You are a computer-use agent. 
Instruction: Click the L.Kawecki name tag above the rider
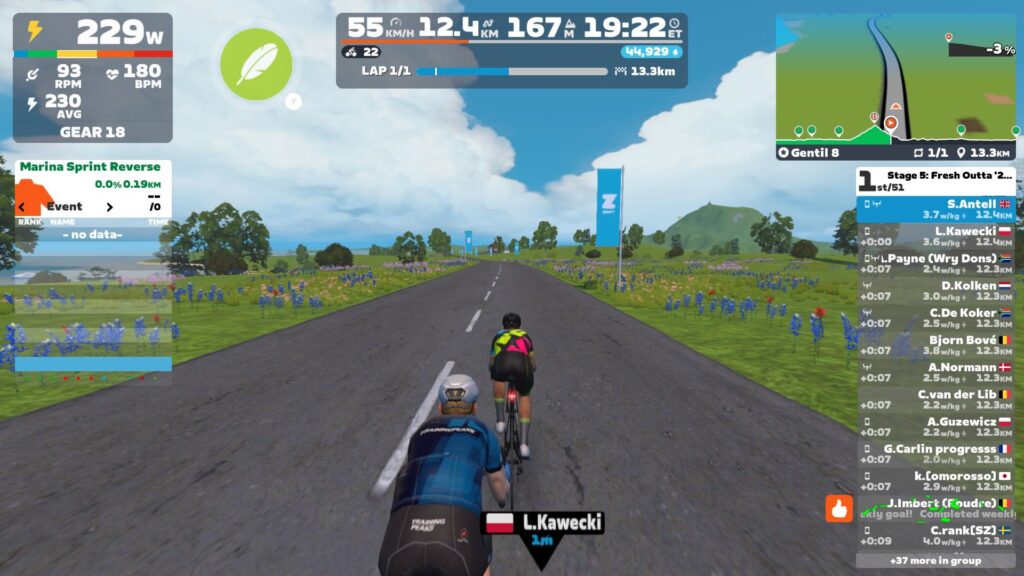point(543,523)
